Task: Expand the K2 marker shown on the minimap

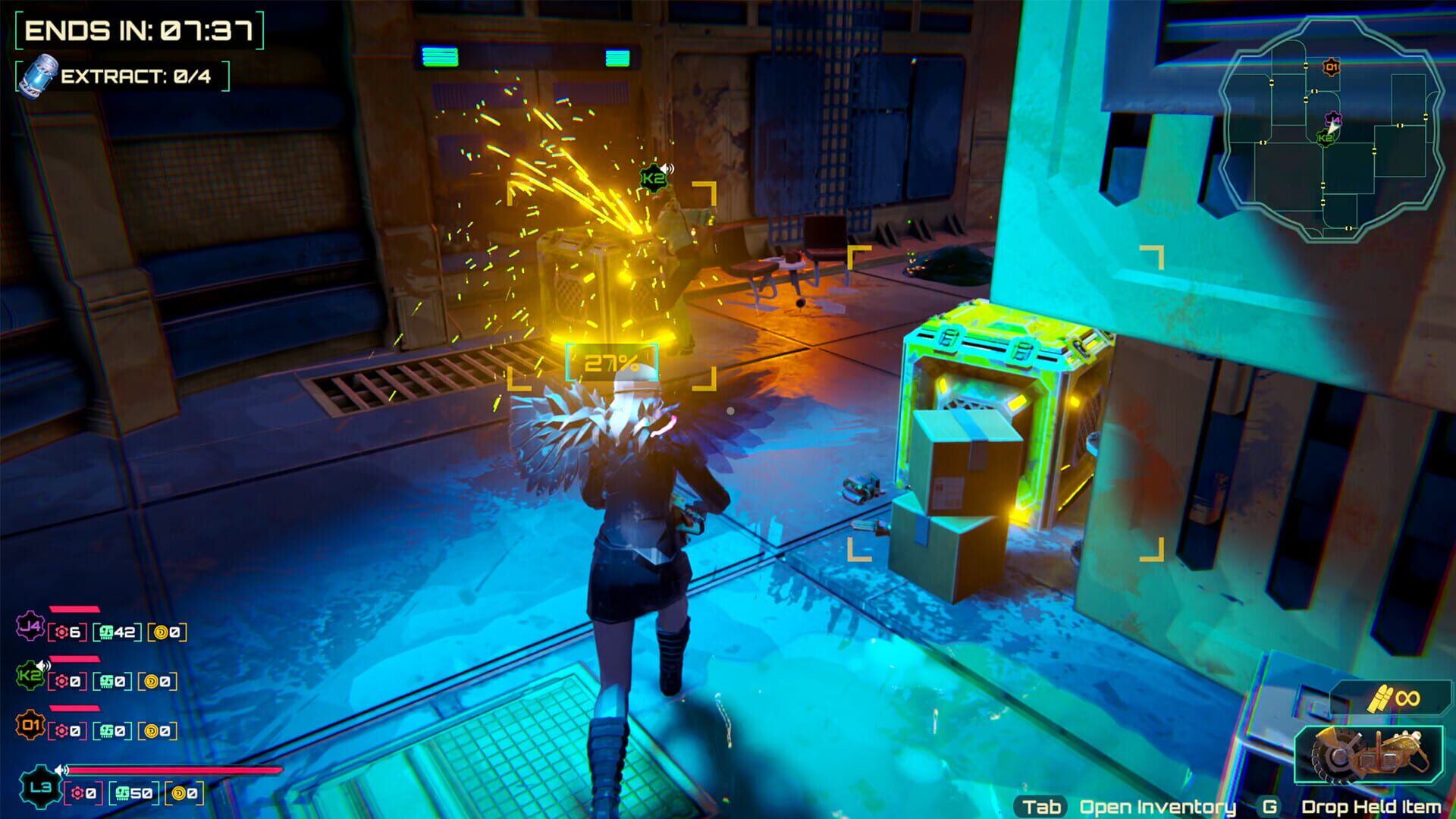Action: 1325,137
